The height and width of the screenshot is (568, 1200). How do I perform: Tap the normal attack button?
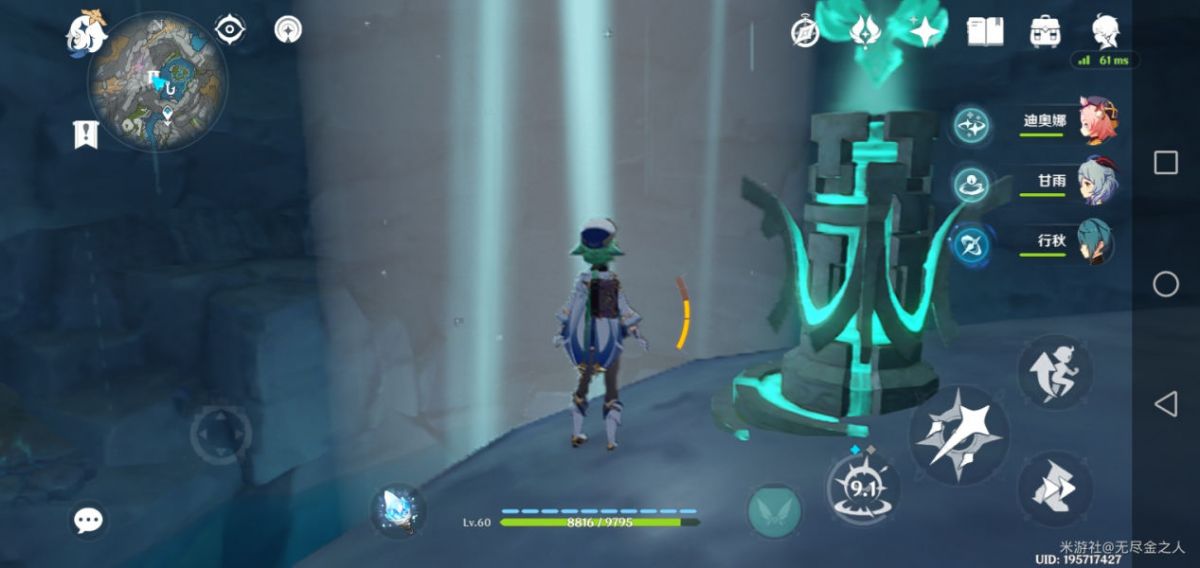[x=958, y=435]
